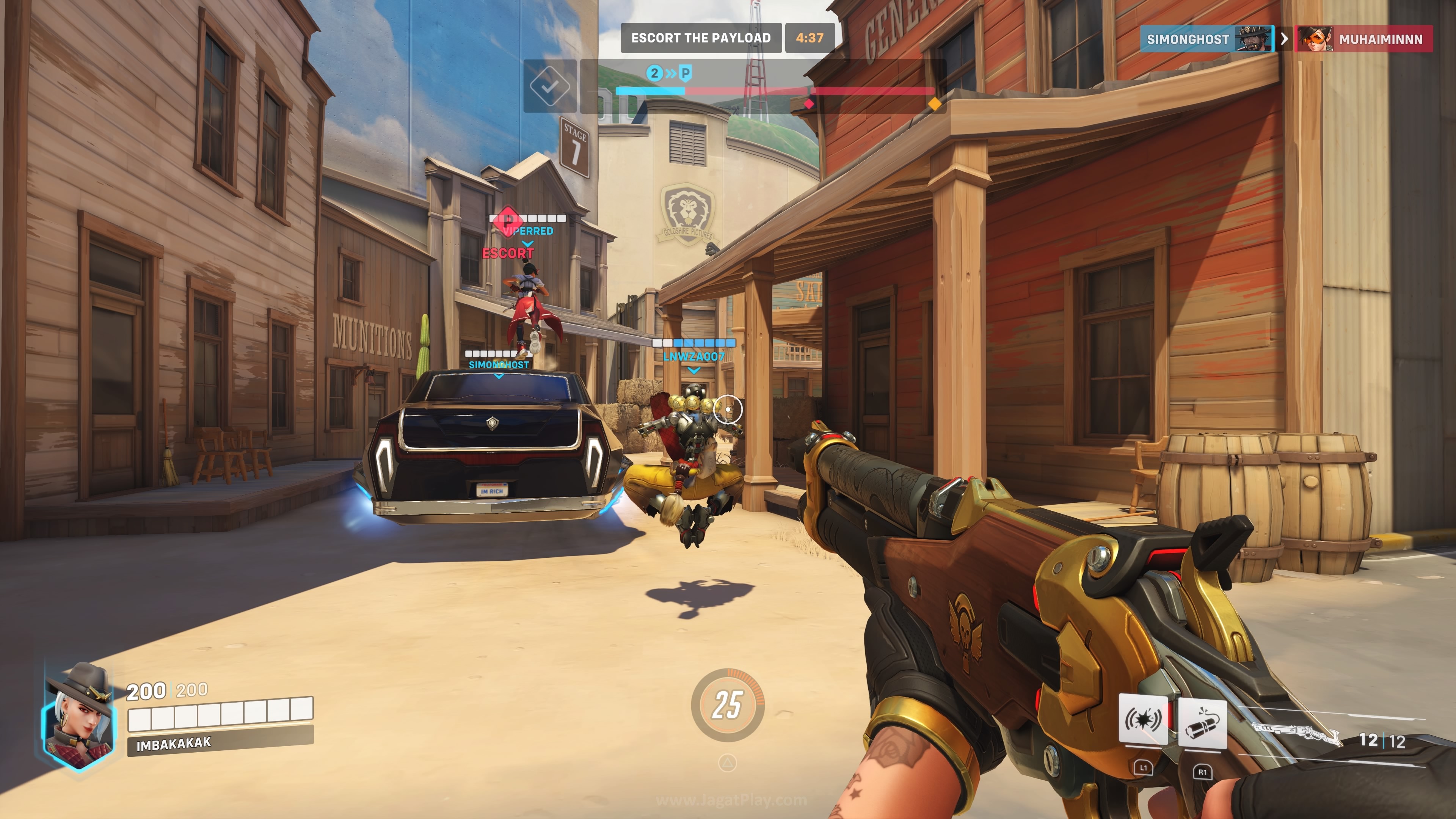
Task: Activate the Coach Gun ability icon
Action: click(1143, 721)
